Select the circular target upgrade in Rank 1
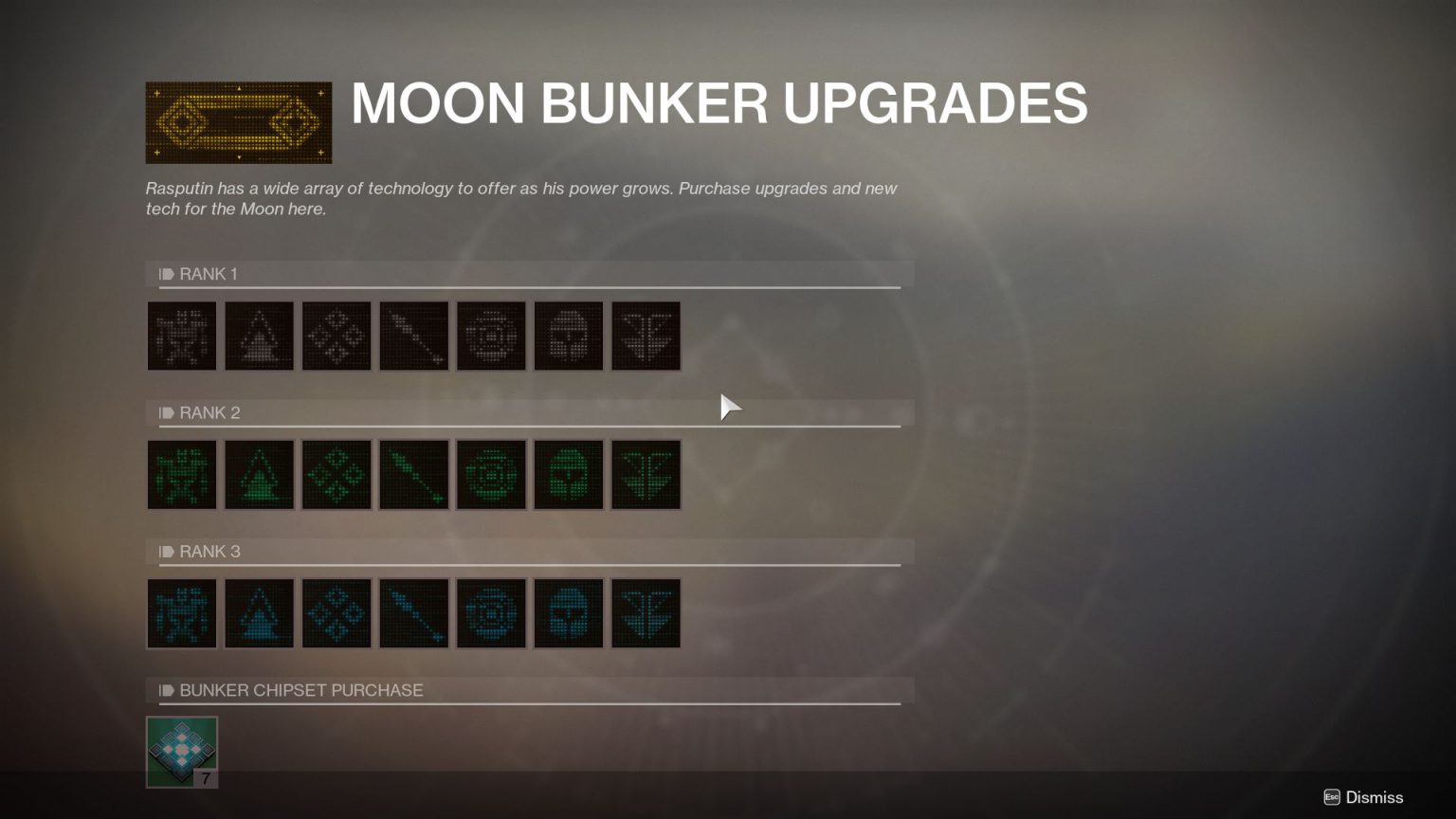The width and height of the screenshot is (1456, 819). click(x=491, y=336)
